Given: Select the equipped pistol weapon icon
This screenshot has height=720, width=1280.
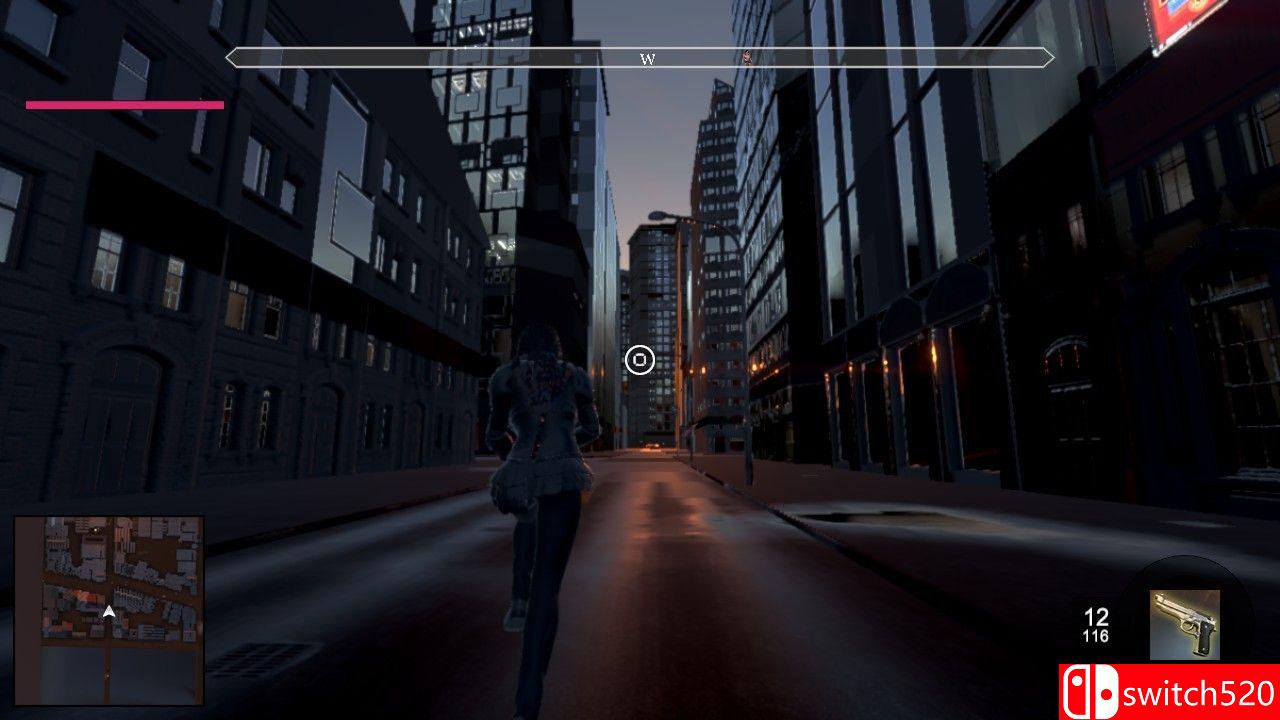Looking at the screenshot, I should [1184, 624].
